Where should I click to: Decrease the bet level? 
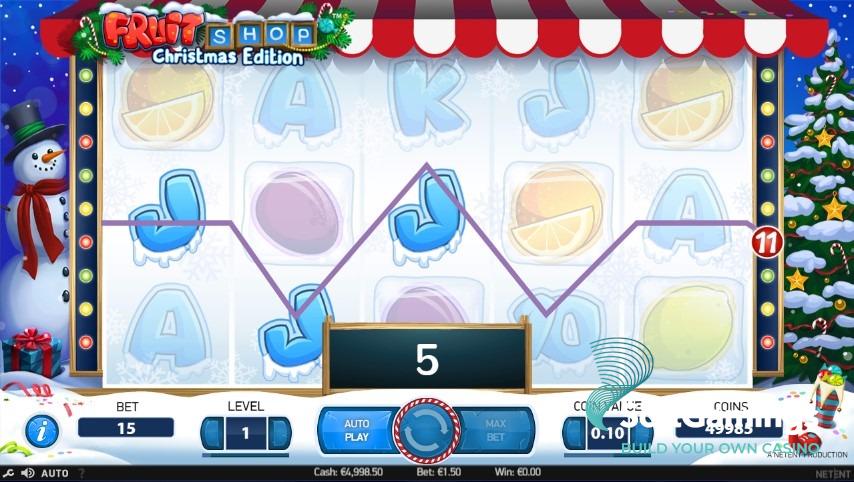[211, 433]
